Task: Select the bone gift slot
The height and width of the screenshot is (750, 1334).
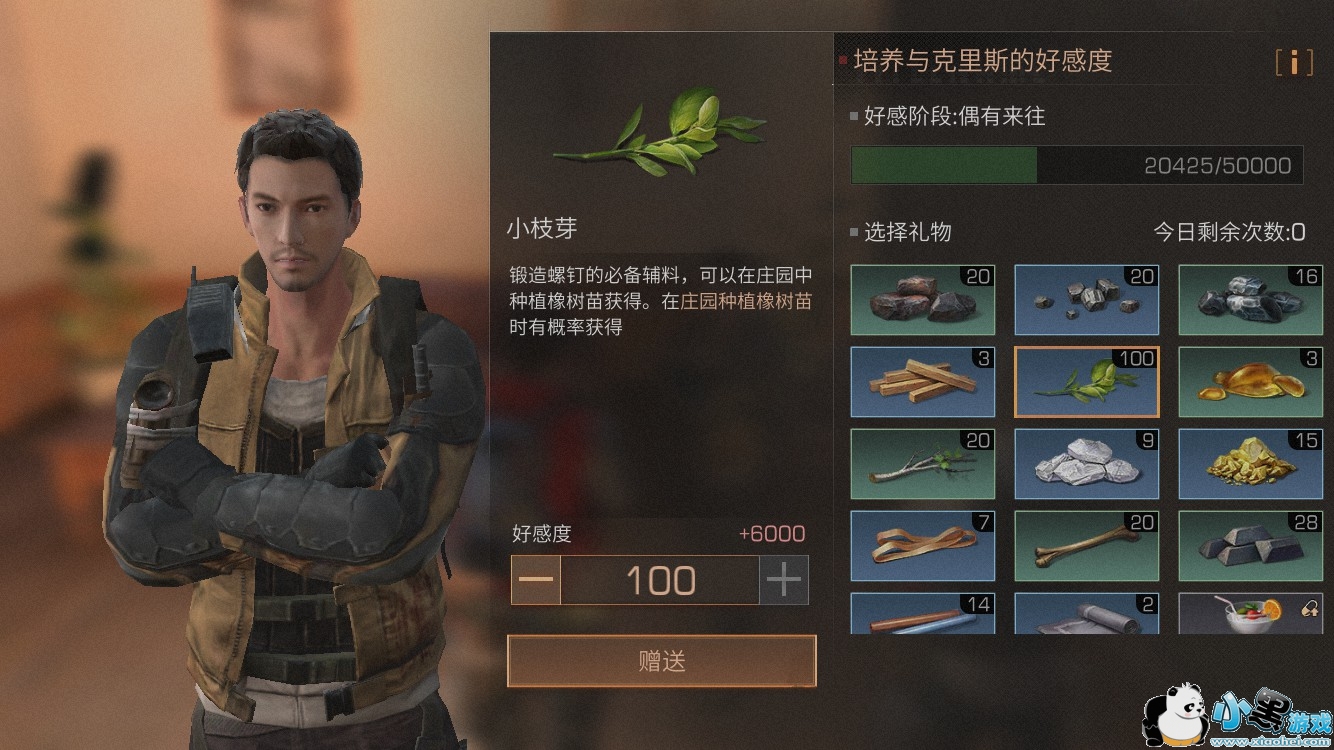Action: tap(1087, 545)
